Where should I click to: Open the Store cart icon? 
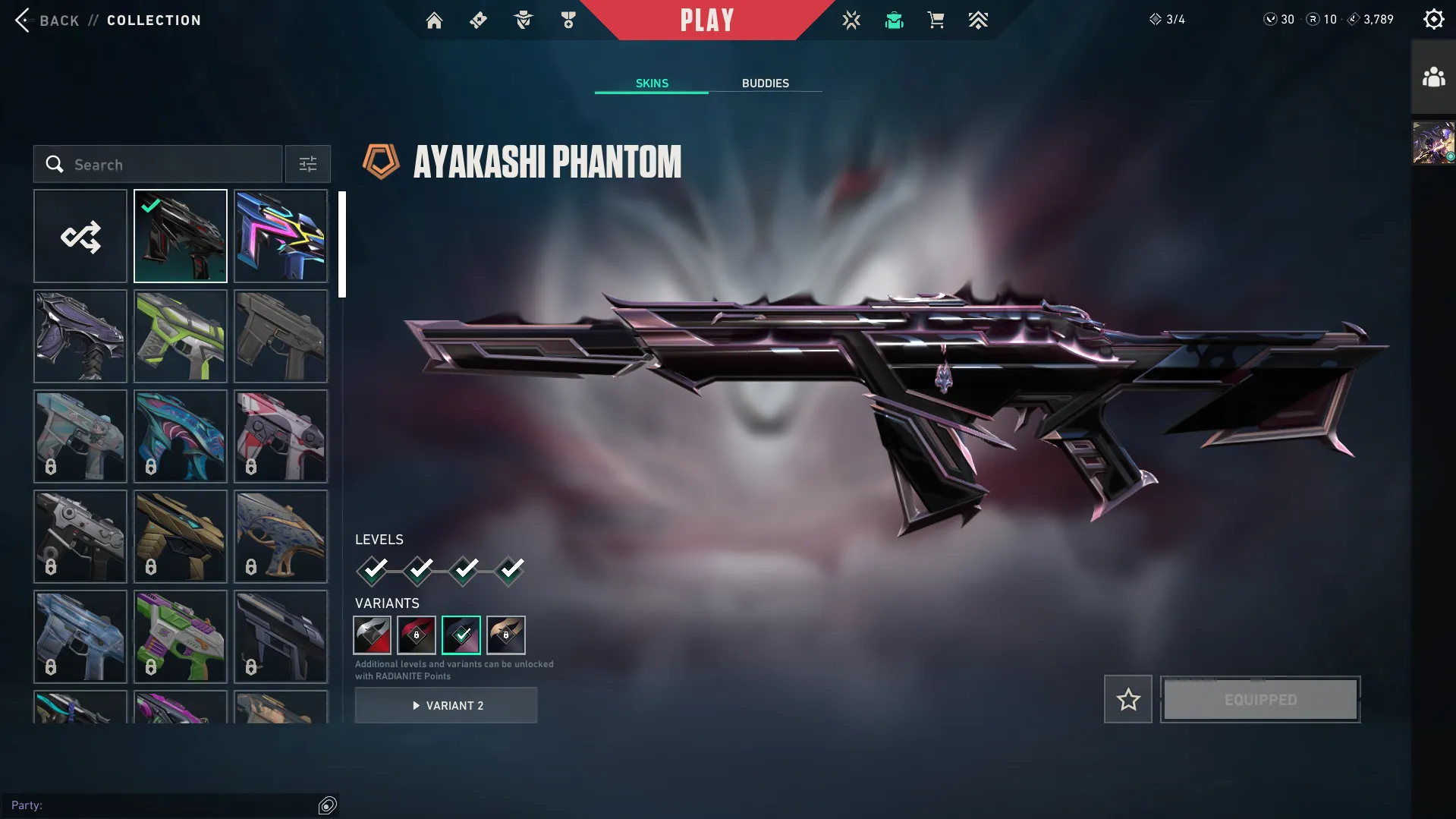point(936,20)
